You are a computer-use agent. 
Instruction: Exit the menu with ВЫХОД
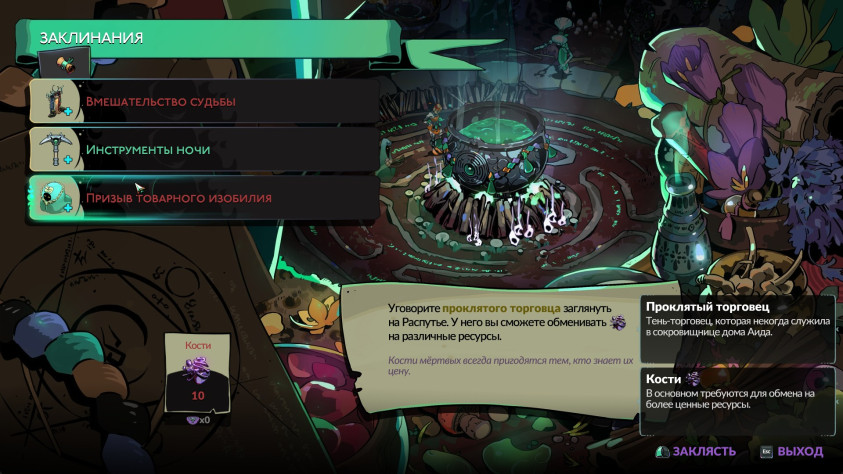pos(792,451)
